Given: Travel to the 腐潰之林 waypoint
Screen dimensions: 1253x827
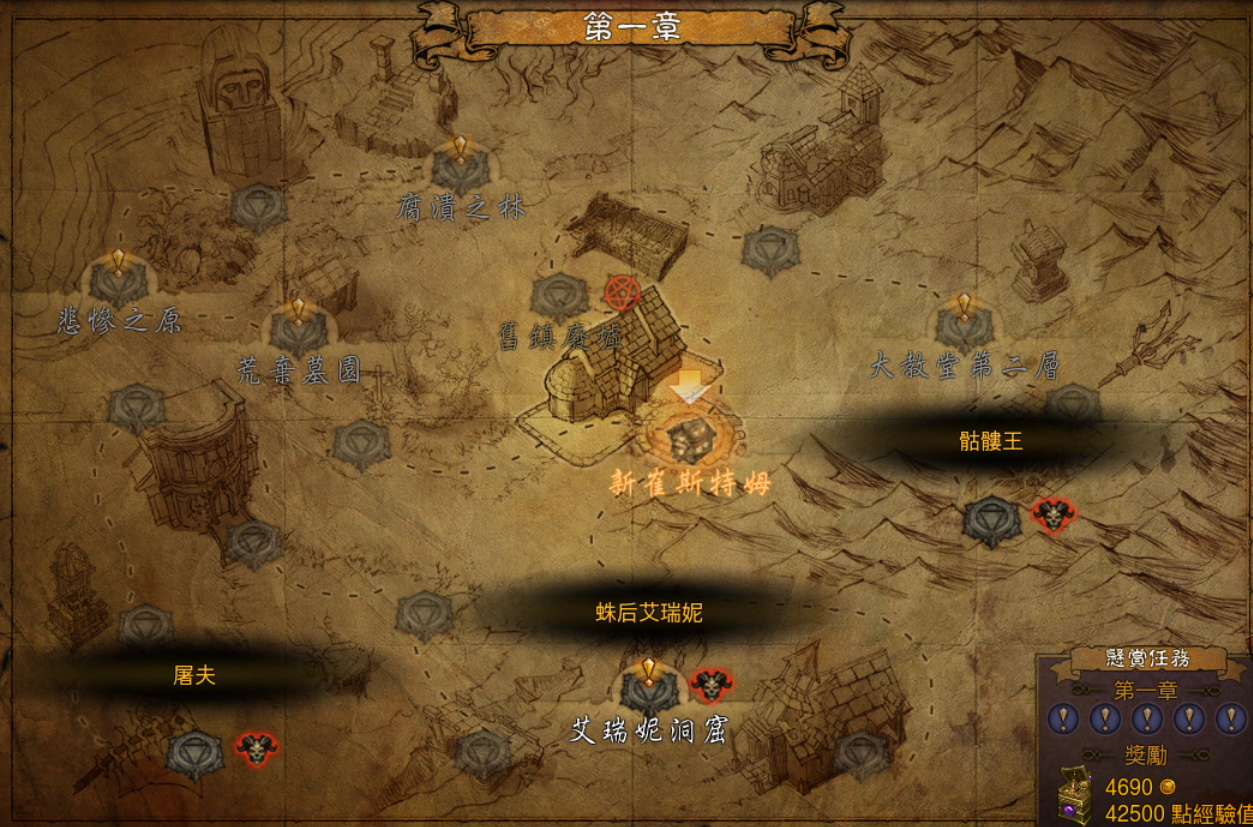Looking at the screenshot, I should pyautogui.click(x=460, y=172).
